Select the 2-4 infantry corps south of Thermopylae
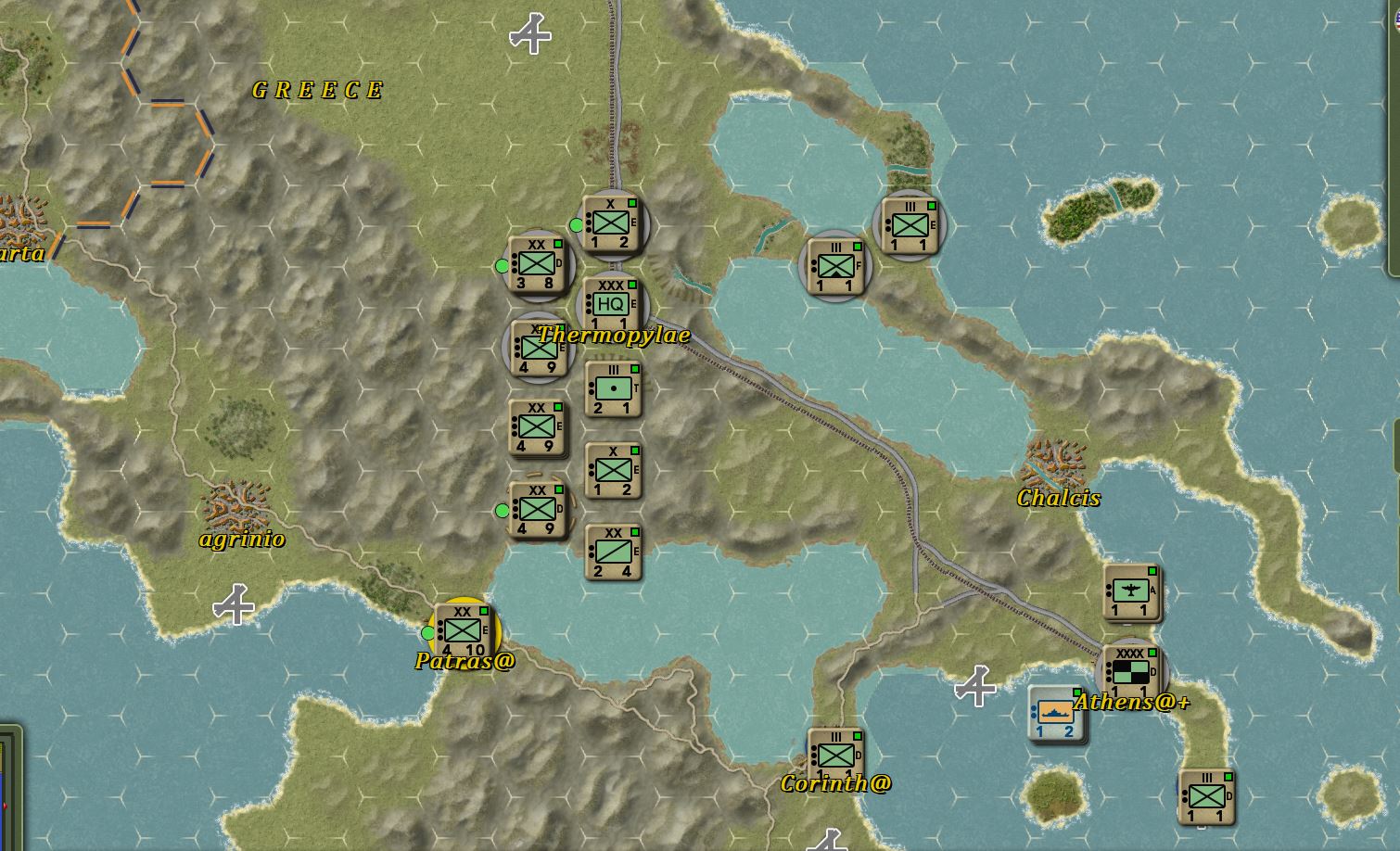Image resolution: width=1400 pixels, height=851 pixels. 612,554
